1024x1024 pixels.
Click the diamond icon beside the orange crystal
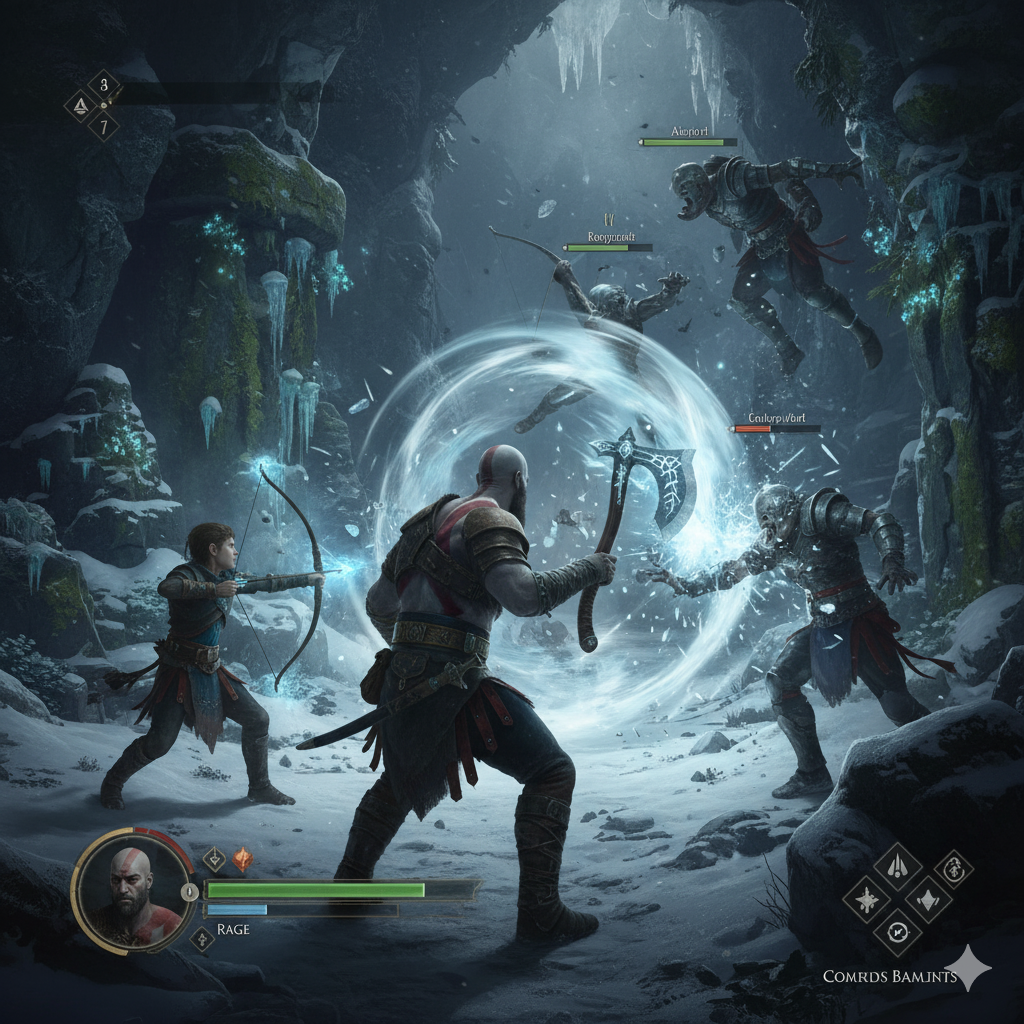pyautogui.click(x=214, y=859)
